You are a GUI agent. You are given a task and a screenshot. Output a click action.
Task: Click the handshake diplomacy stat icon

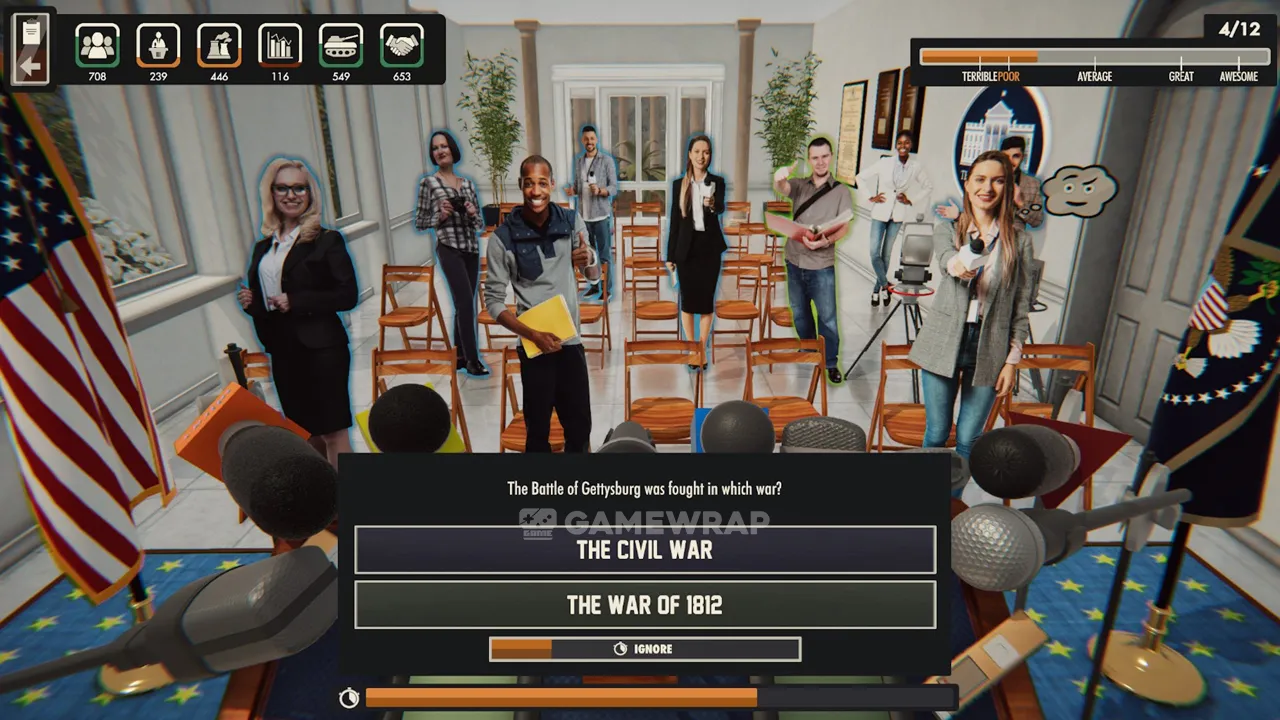point(402,45)
